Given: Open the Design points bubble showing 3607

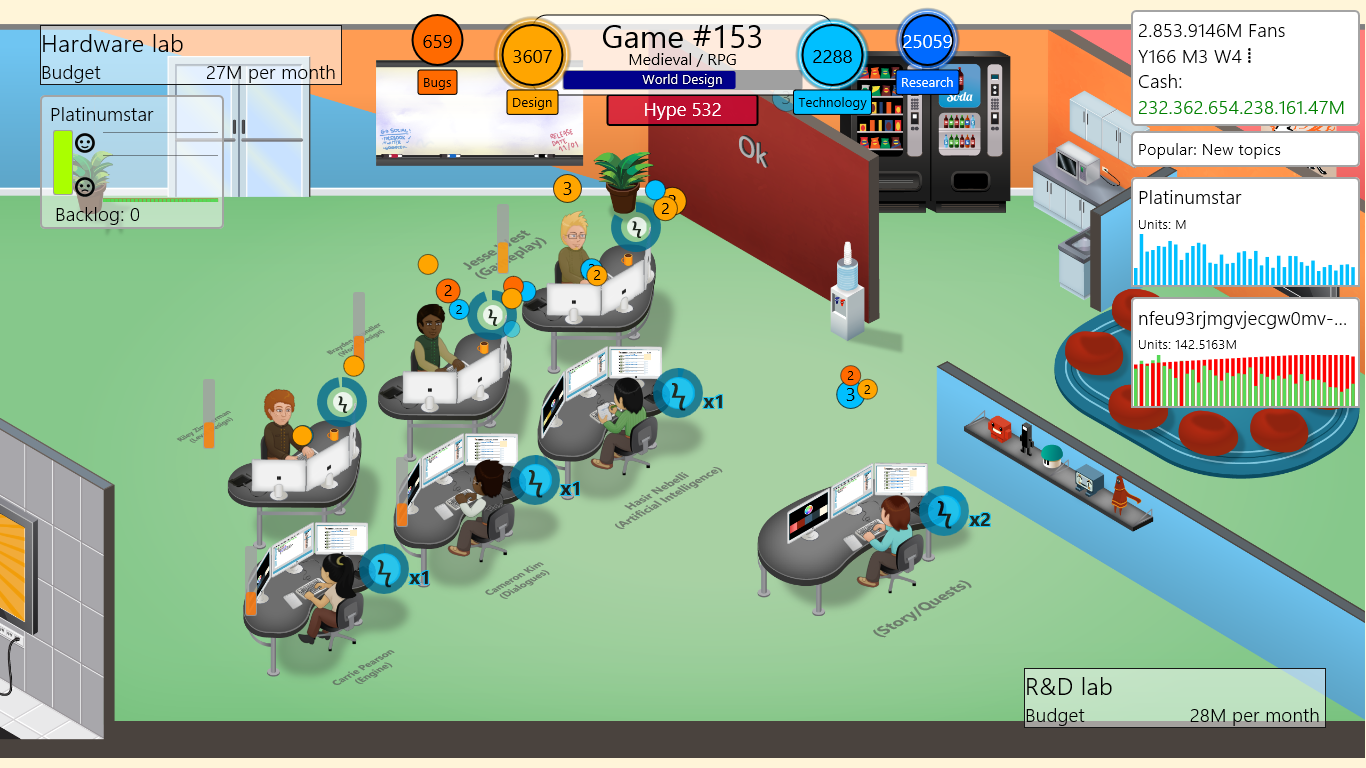Looking at the screenshot, I should pyautogui.click(x=532, y=58).
